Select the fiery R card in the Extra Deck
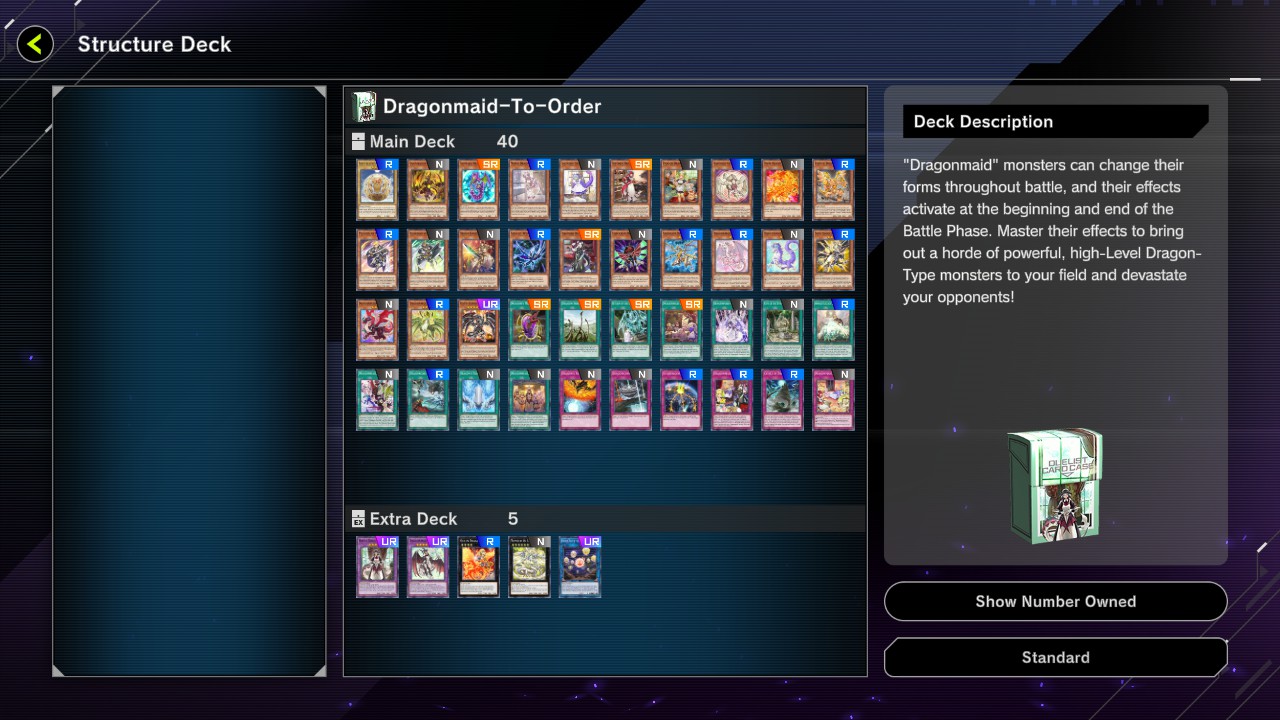This screenshot has width=1280, height=720. [x=478, y=567]
